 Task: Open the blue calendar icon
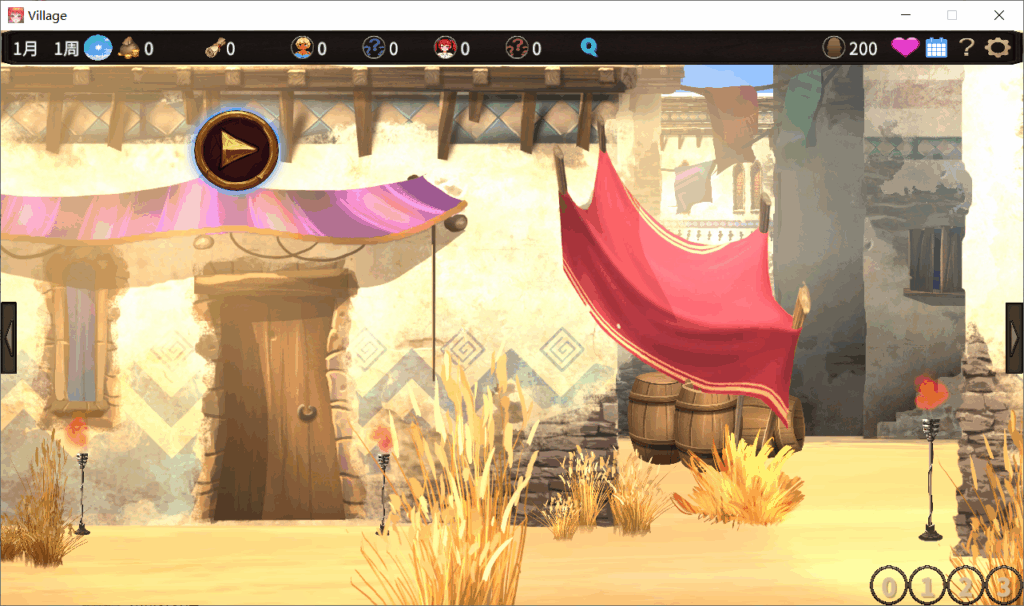point(936,47)
